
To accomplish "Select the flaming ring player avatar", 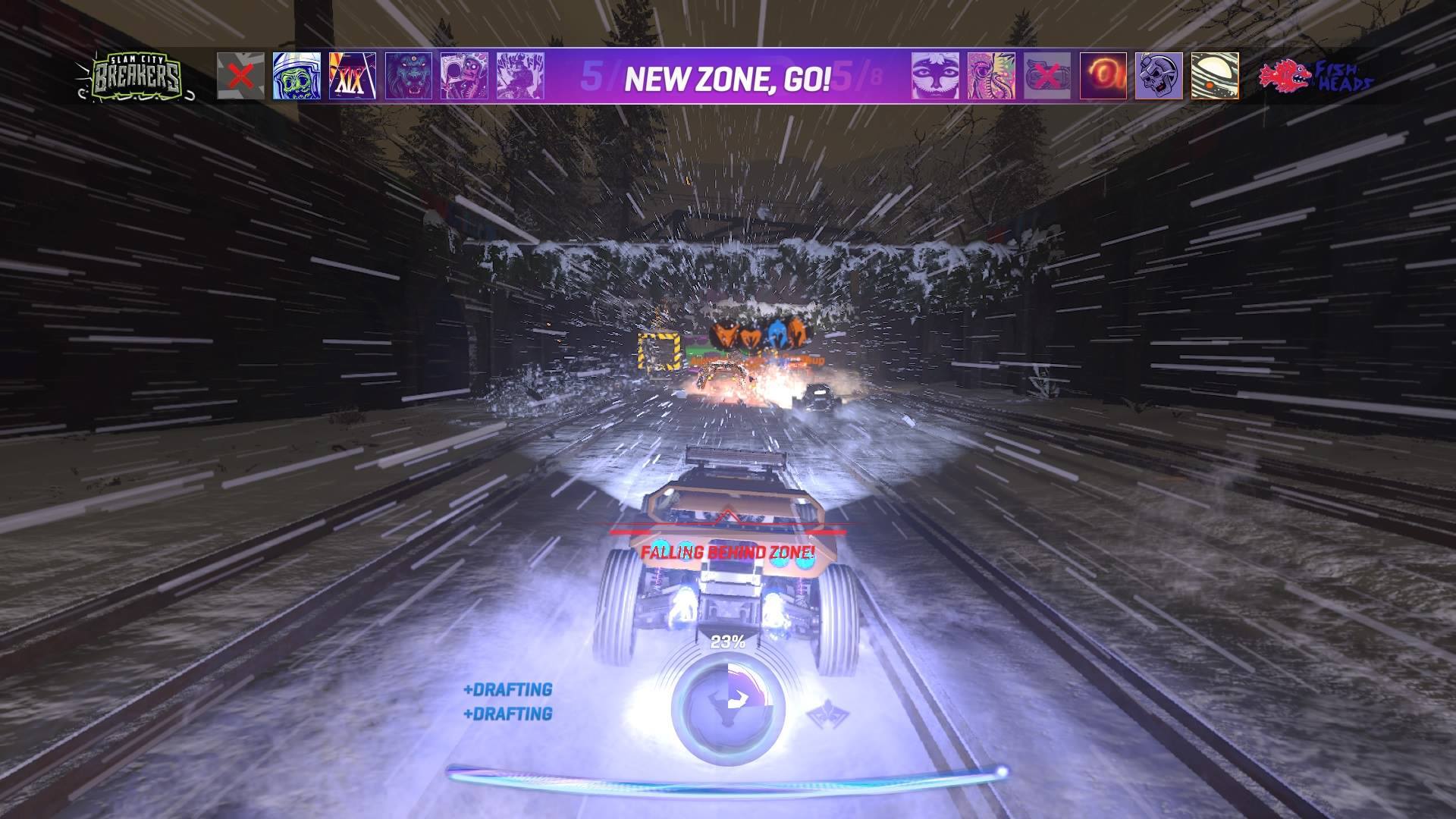I will click(1102, 76).
